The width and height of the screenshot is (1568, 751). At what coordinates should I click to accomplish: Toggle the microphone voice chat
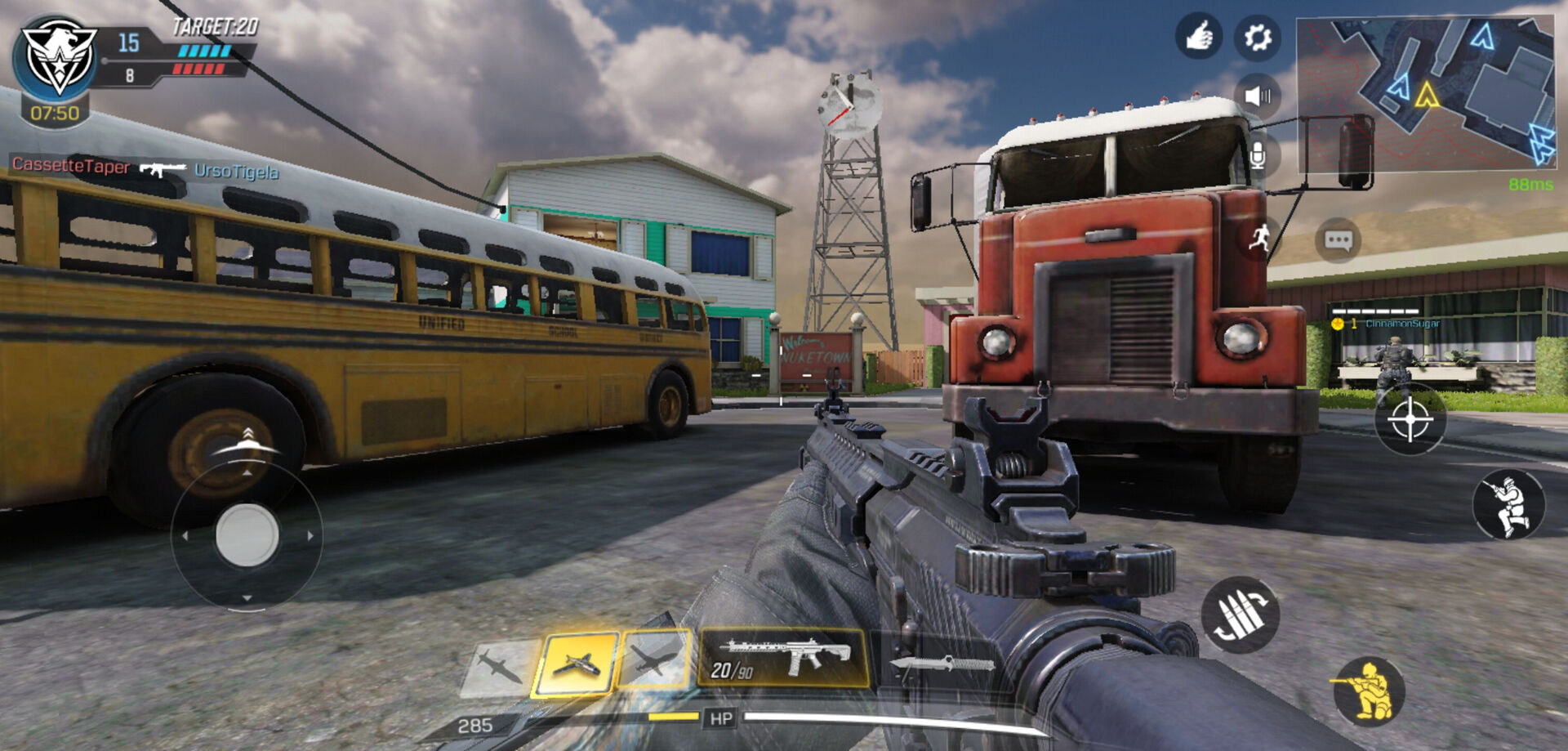(1257, 154)
